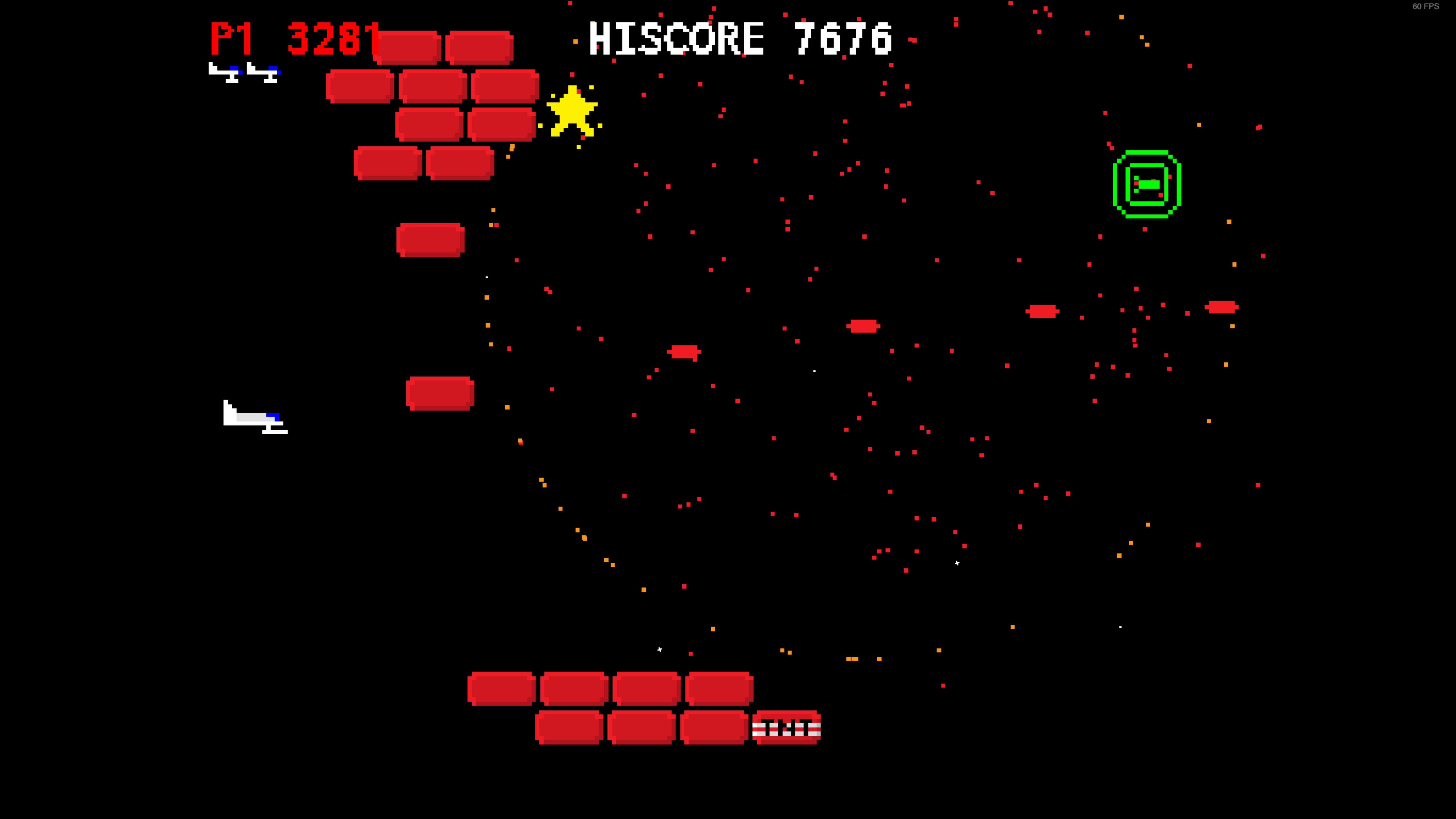This screenshot has width=1456, height=819.
Task: Click the TNT brick in bottom row
Action: (x=787, y=728)
